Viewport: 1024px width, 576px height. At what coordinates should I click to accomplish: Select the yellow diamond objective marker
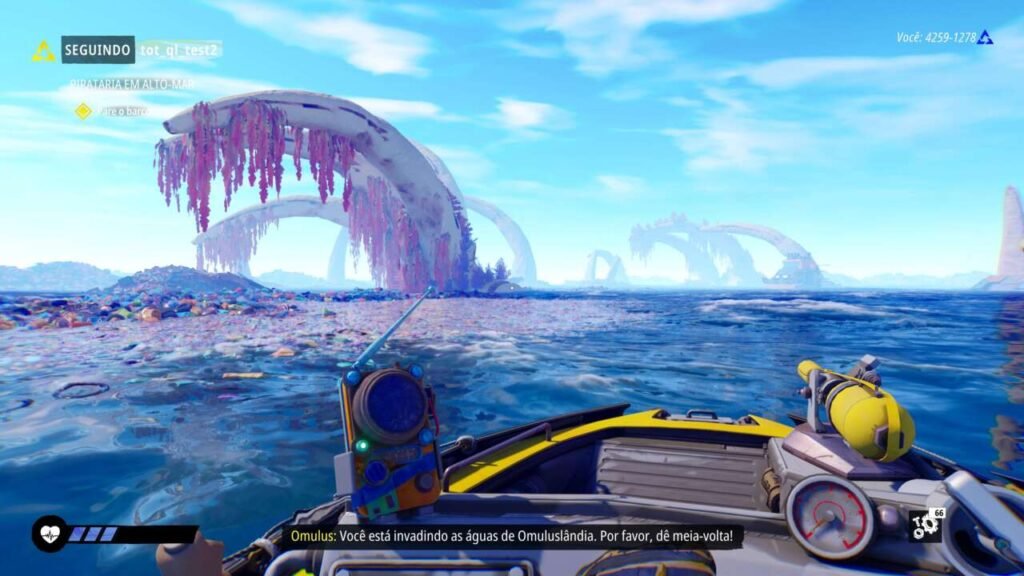83,111
